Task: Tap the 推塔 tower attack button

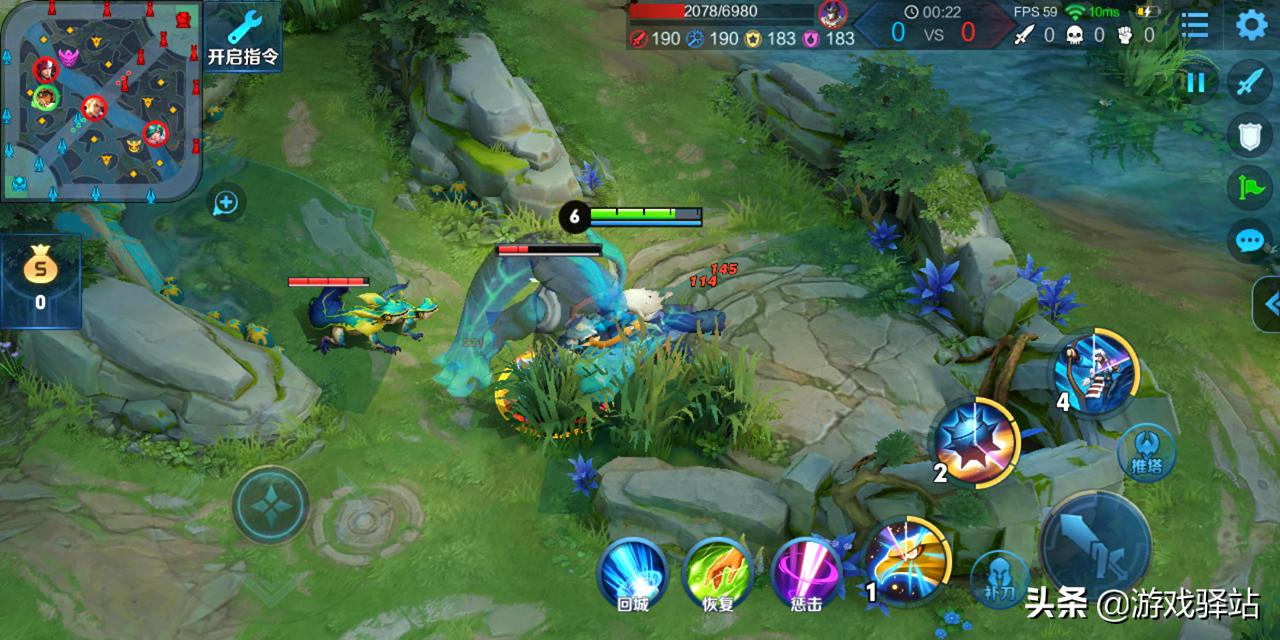Action: tap(1148, 451)
